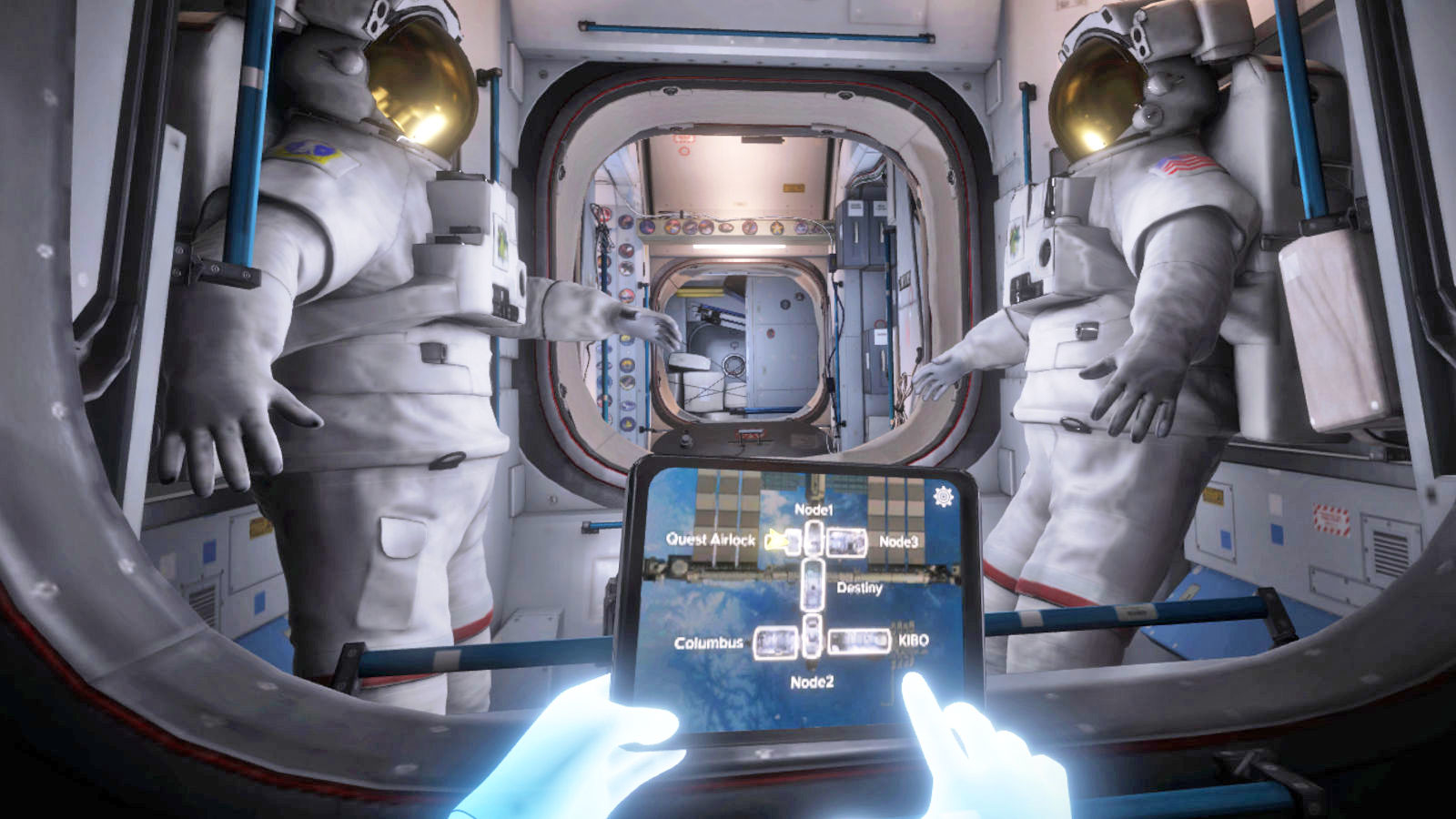Go to the Destiny module on the map
Image resolution: width=1456 pixels, height=819 pixels.
click(812, 584)
